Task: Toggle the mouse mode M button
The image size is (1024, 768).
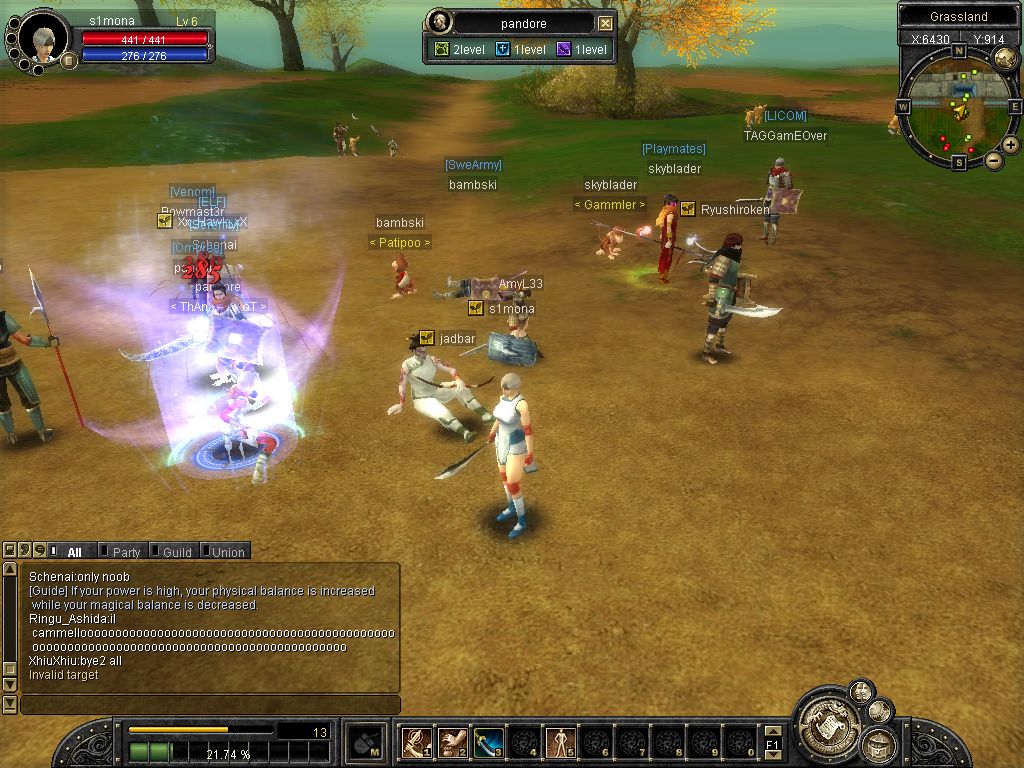Action: (x=366, y=742)
